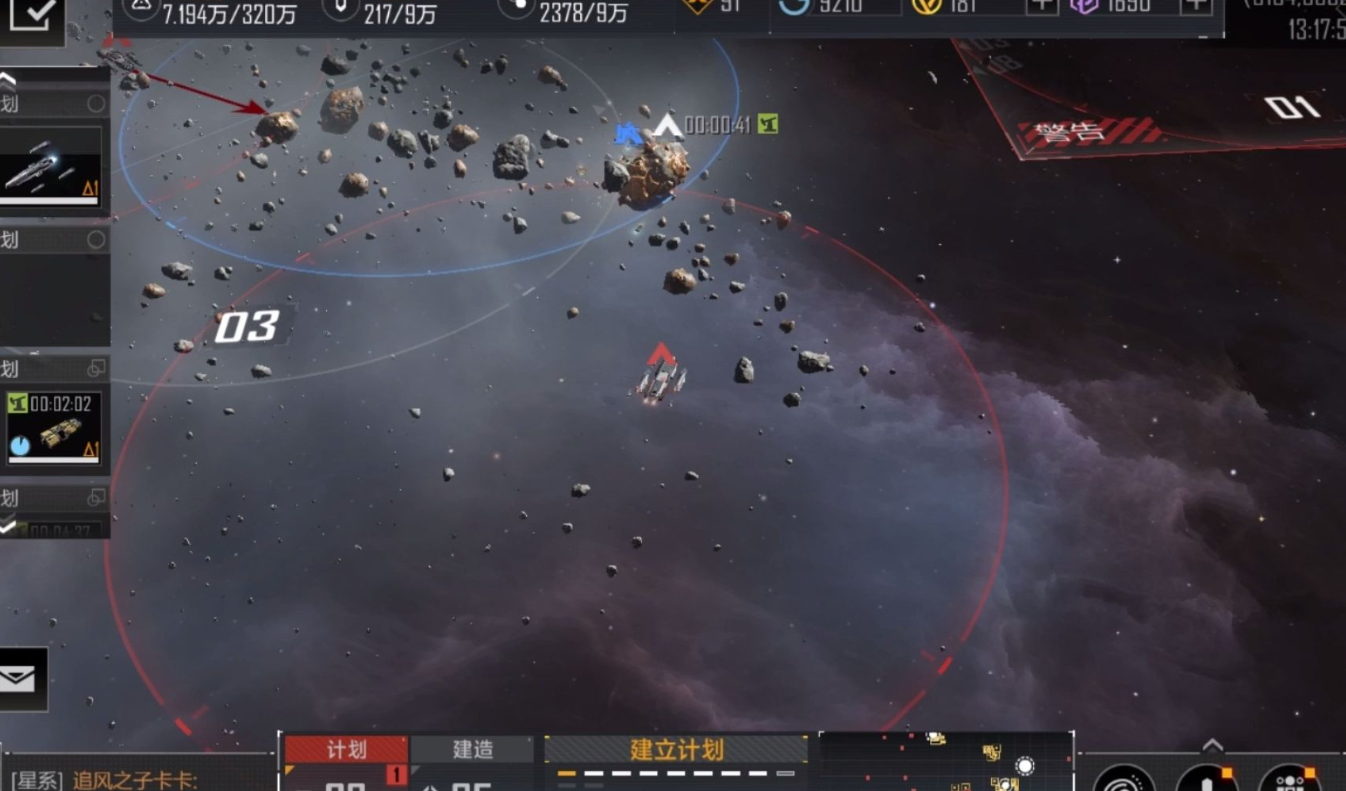Viewport: 1346px width, 791px height.
Task: Open the minimap panel
Action: 946,764
